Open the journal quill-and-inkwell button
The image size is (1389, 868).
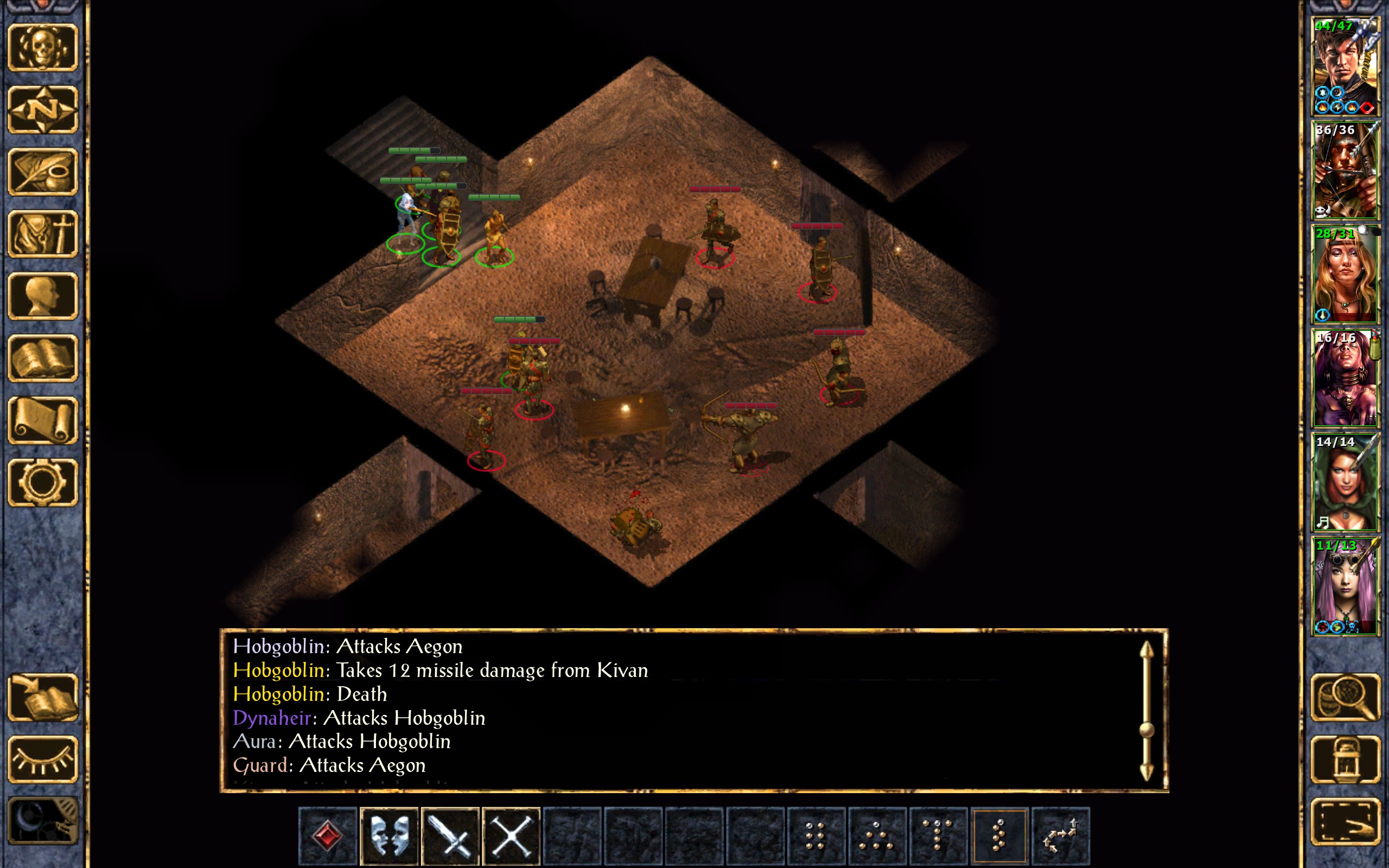point(43,171)
